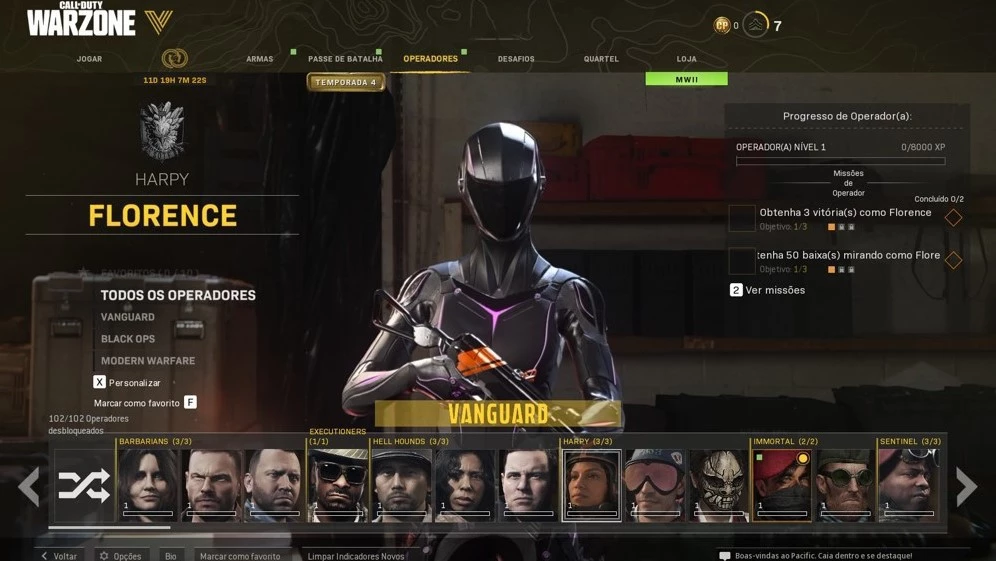Pick the skull-masked Harpy operator
Viewport: 996px width, 561px height.
pyautogui.click(x=718, y=485)
